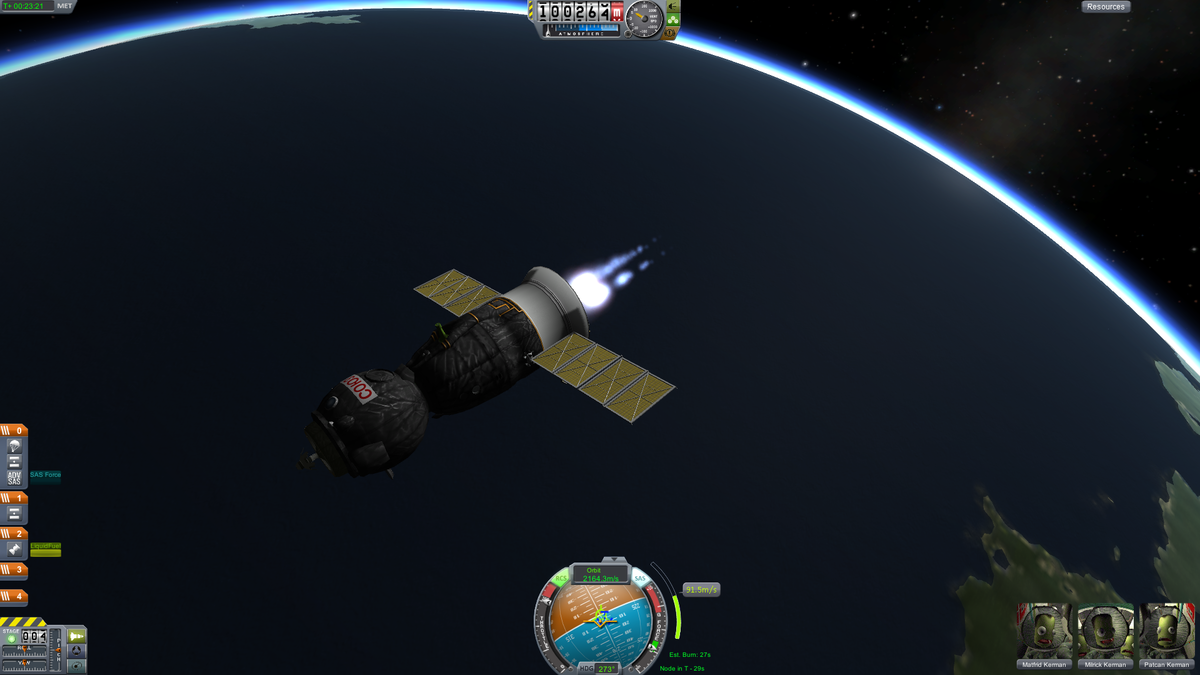Select the liquid fuel engine icon in stage 2
Image resolution: width=1200 pixels, height=675 pixels.
14,549
